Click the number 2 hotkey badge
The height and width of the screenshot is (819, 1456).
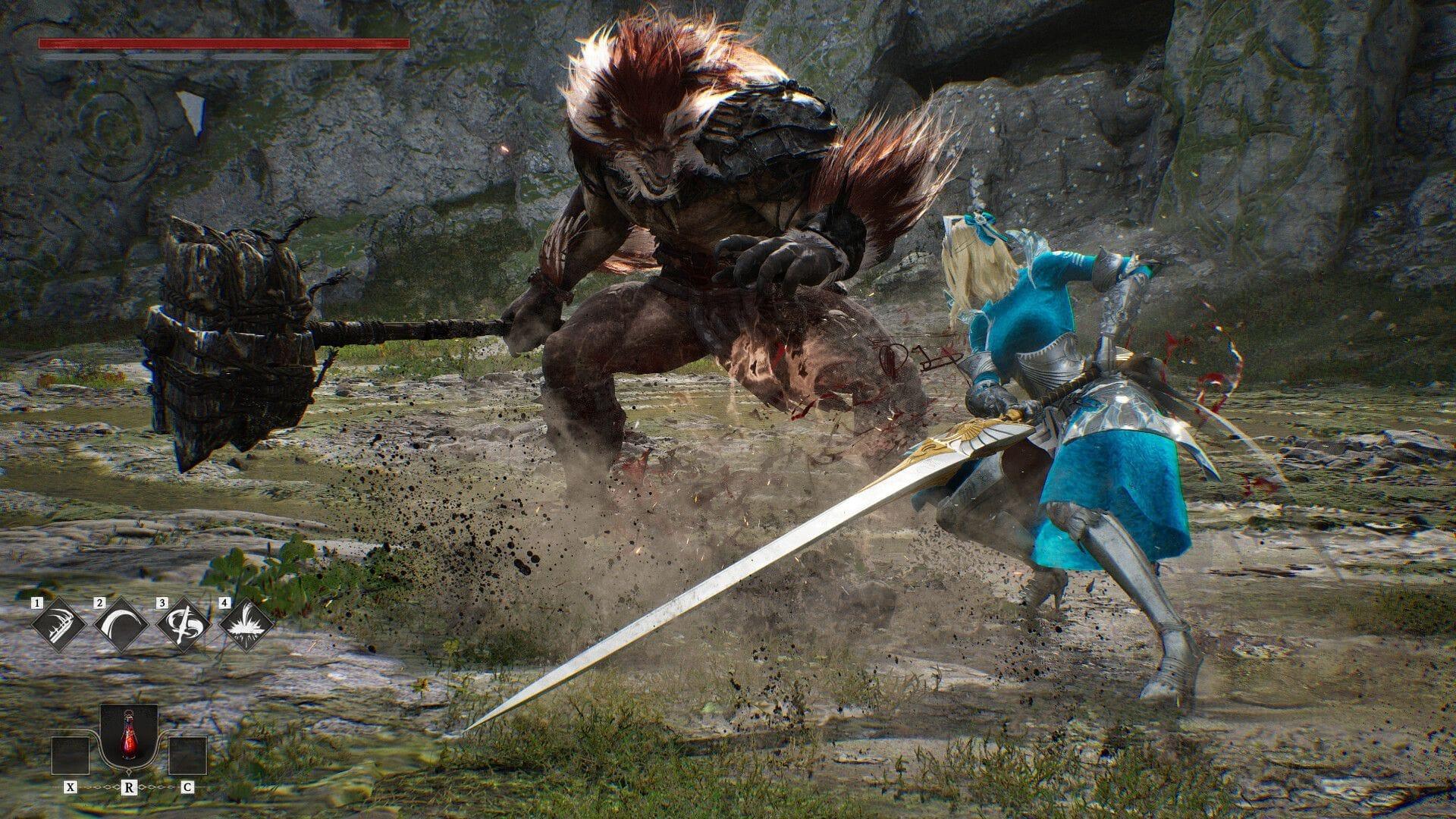click(x=99, y=603)
